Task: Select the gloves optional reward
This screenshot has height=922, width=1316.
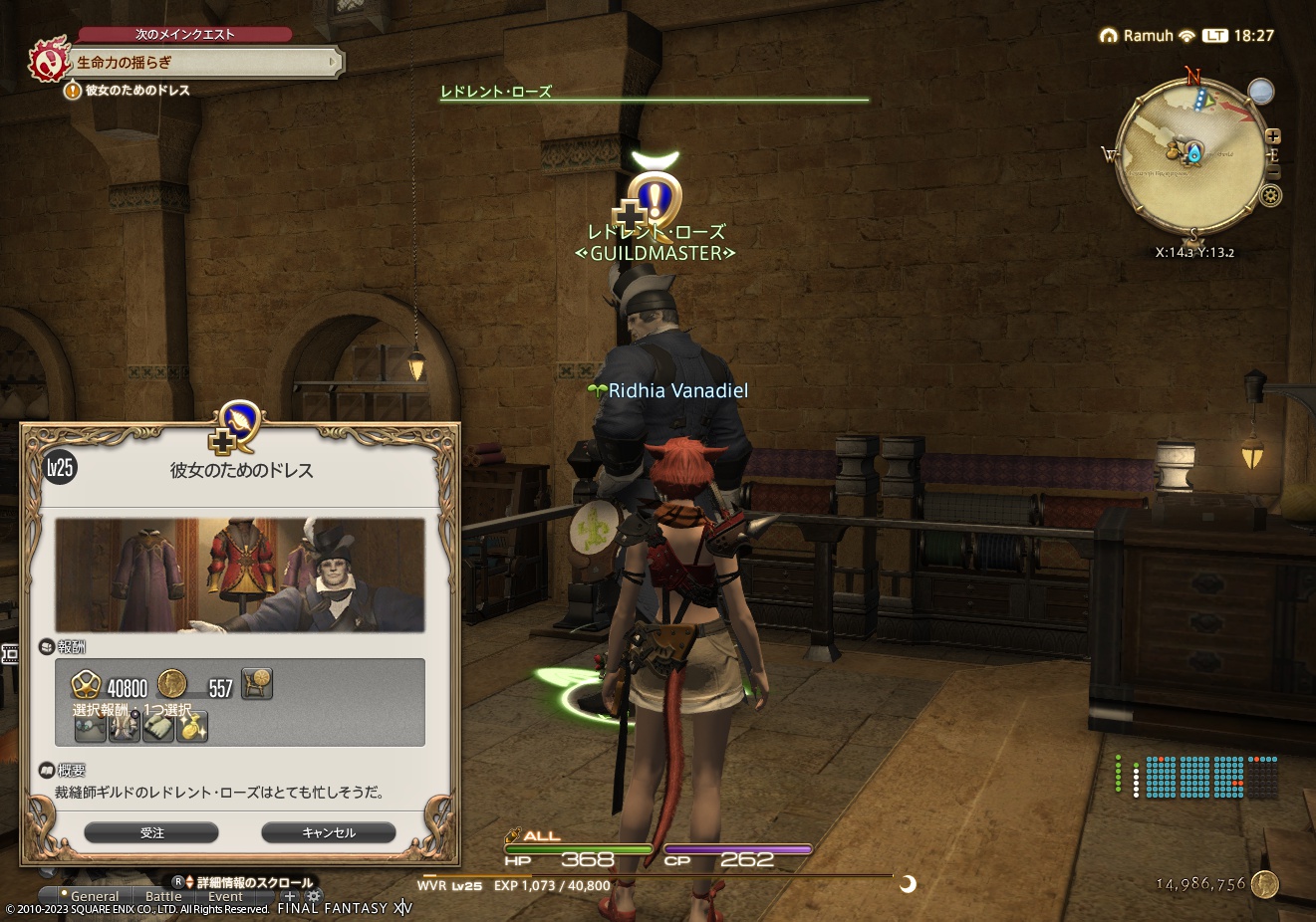Action: 157,728
